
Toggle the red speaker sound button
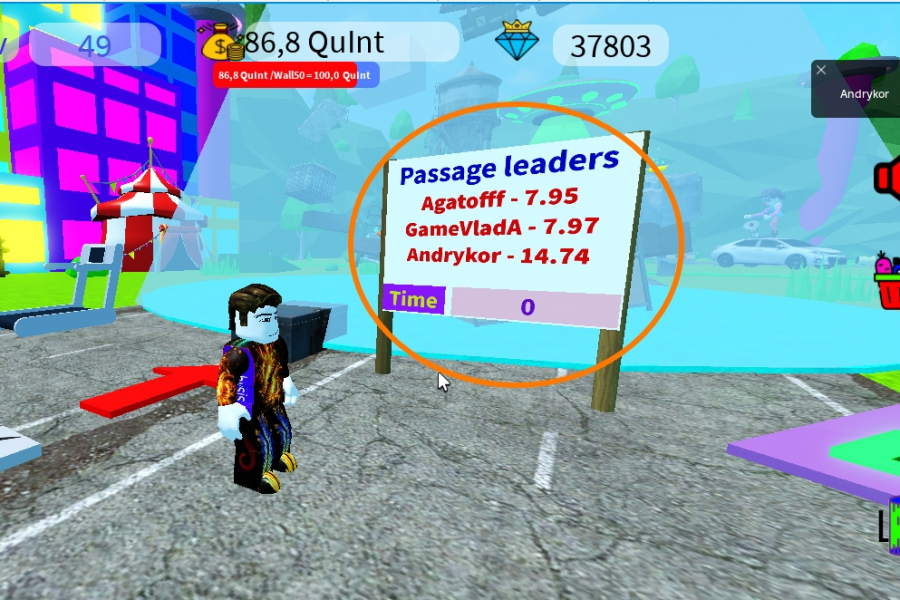tap(888, 177)
